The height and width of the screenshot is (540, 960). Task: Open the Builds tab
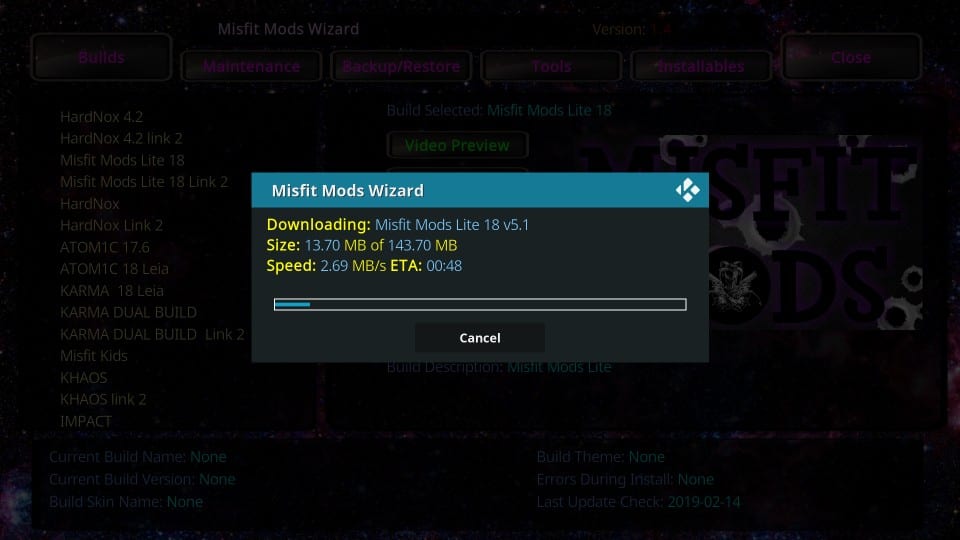tap(101, 57)
